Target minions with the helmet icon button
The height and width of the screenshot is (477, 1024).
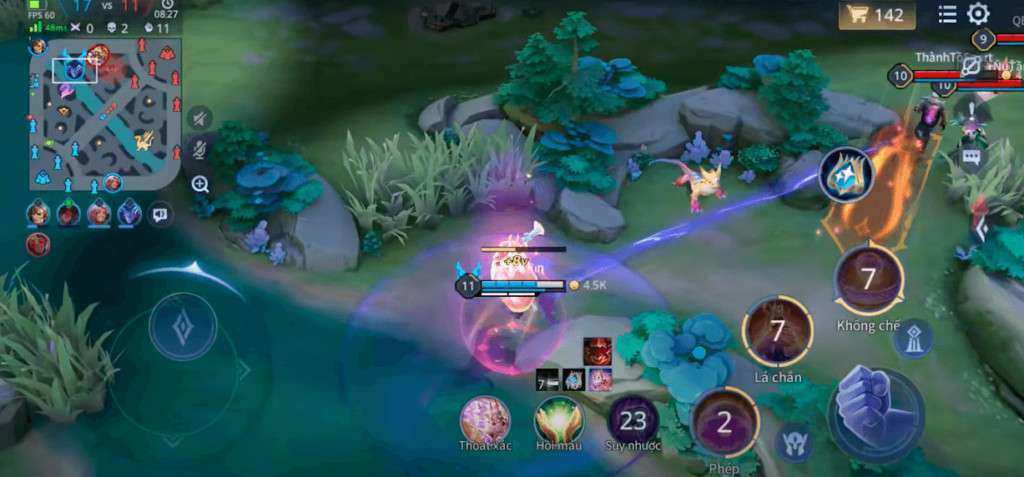coord(795,441)
